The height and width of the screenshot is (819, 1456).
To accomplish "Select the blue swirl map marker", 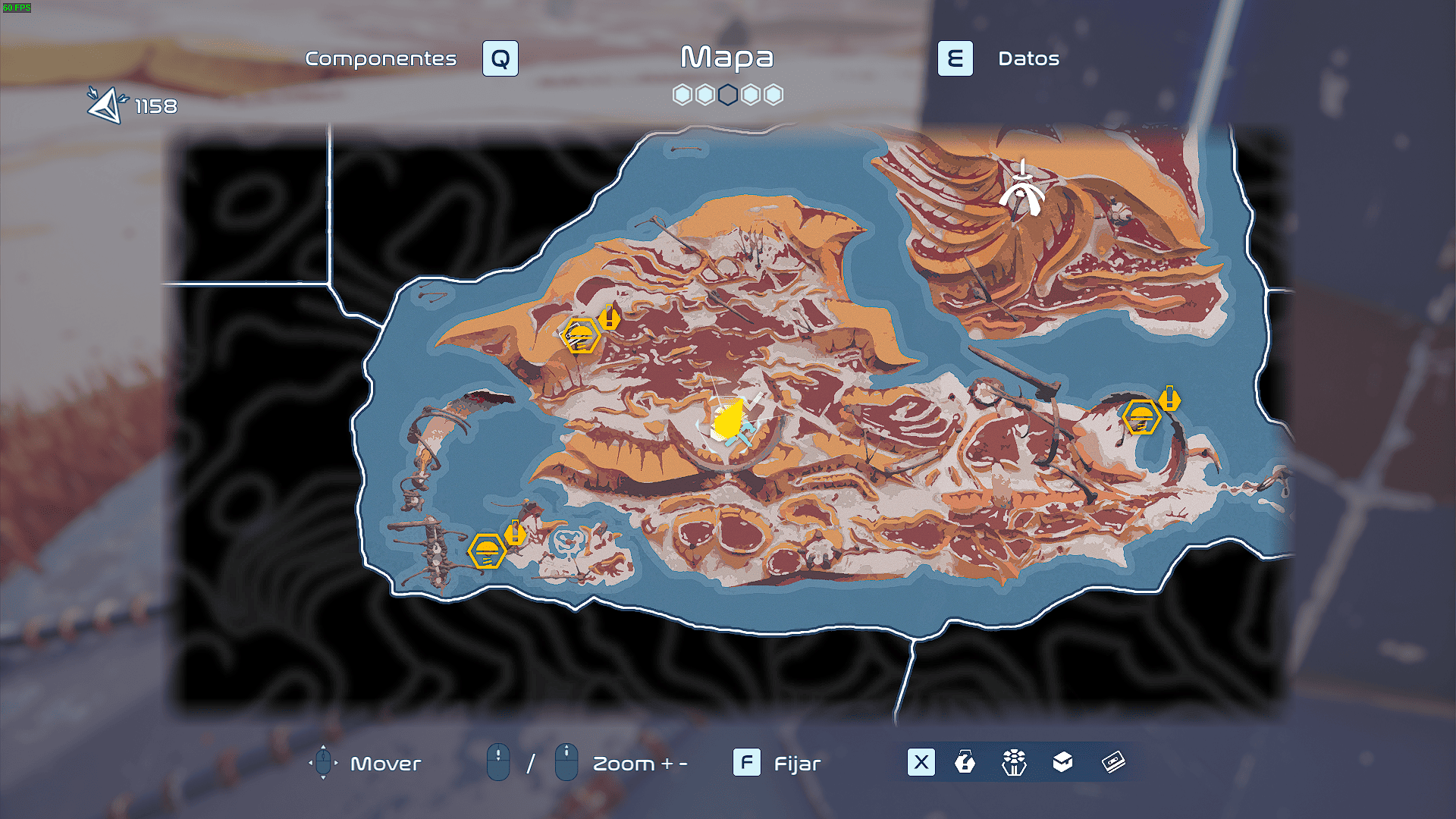I will point(566,542).
